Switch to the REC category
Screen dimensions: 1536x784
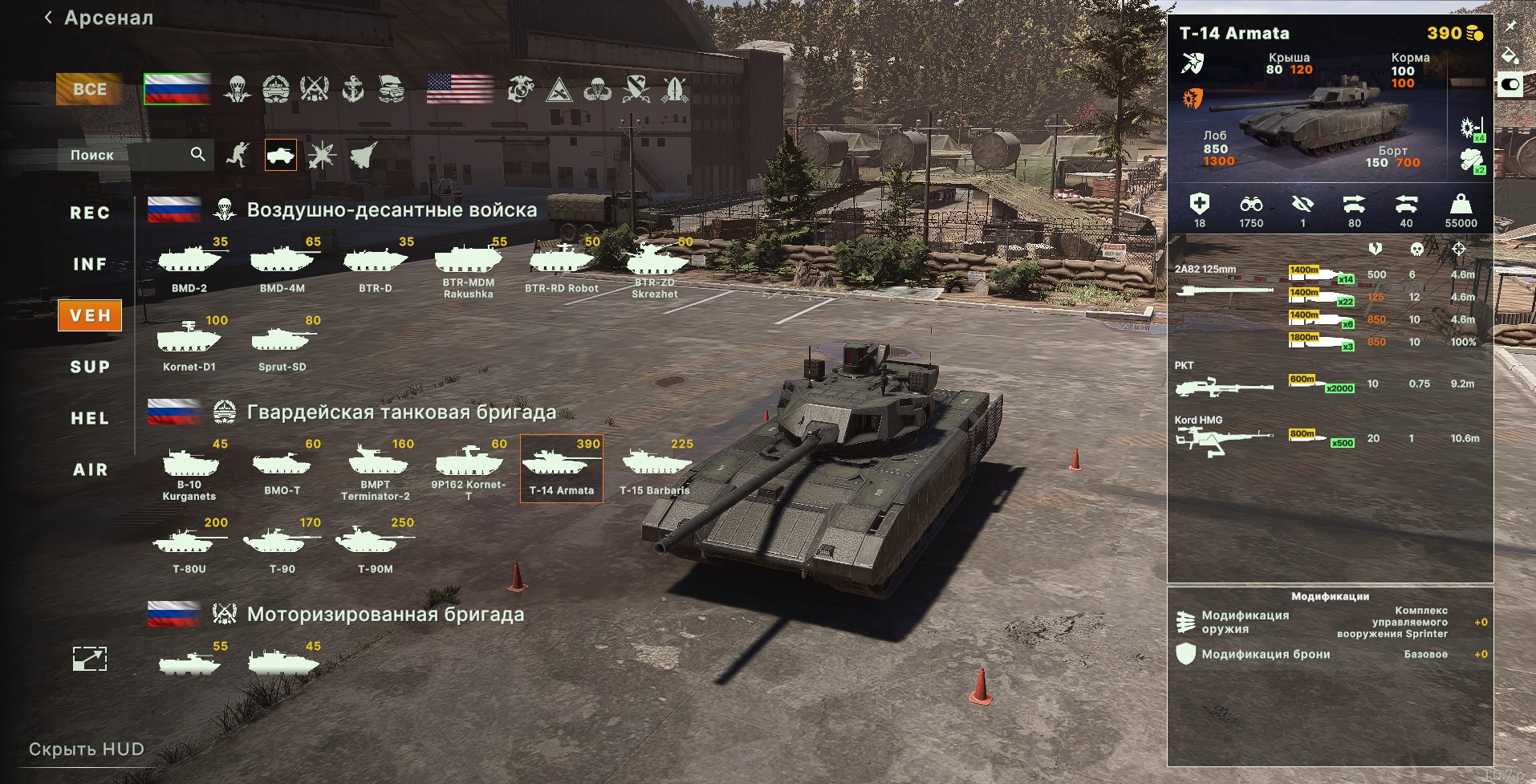(90, 213)
